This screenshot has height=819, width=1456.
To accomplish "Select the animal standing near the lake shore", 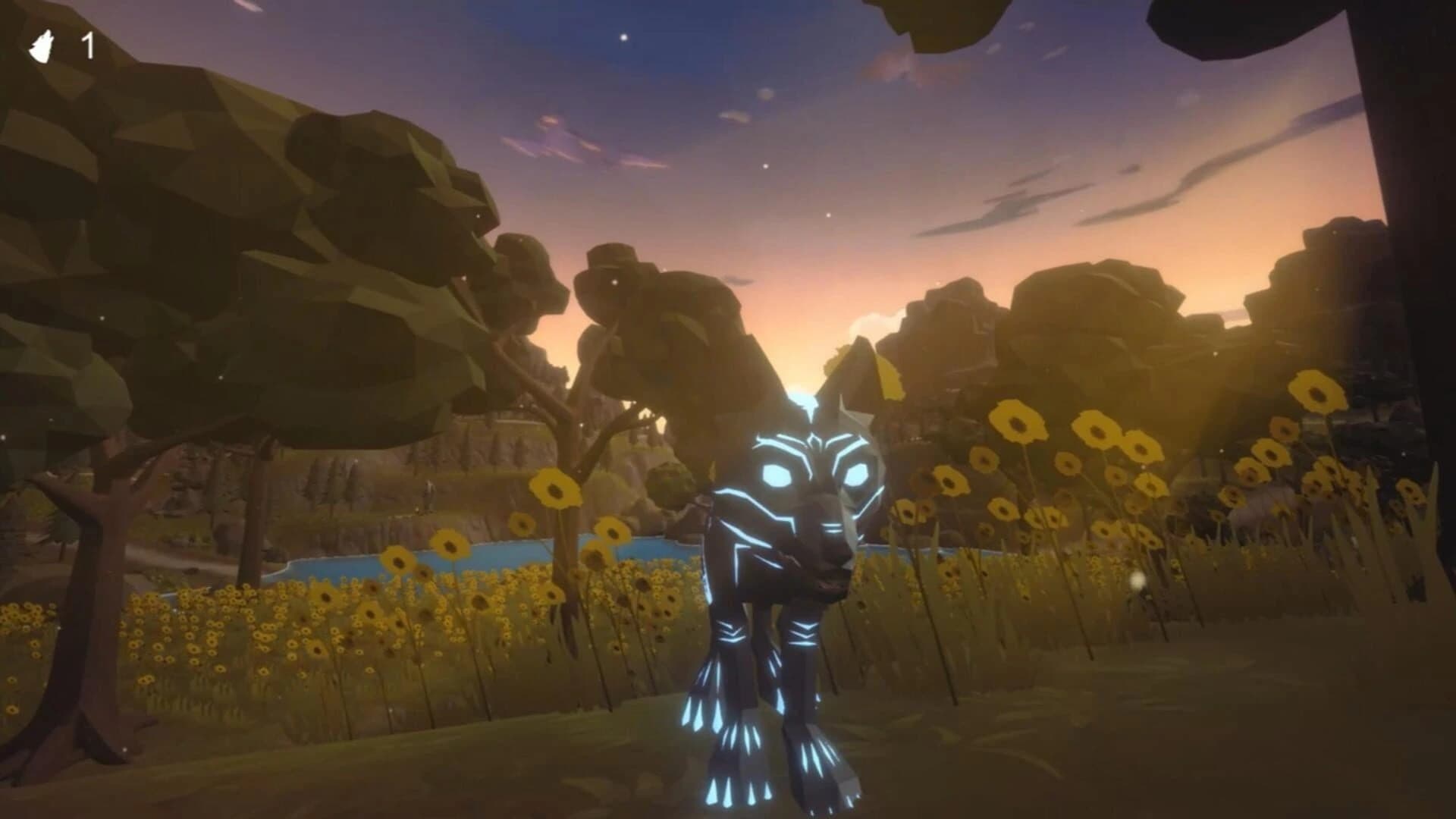I will tap(430, 493).
